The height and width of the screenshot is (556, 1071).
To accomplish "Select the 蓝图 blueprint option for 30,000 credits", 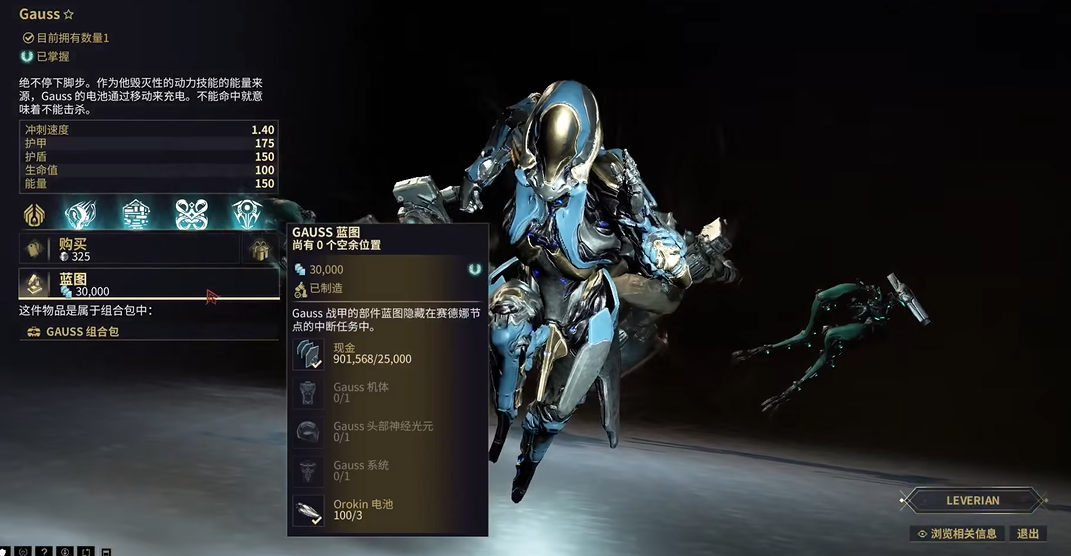I will coord(148,284).
